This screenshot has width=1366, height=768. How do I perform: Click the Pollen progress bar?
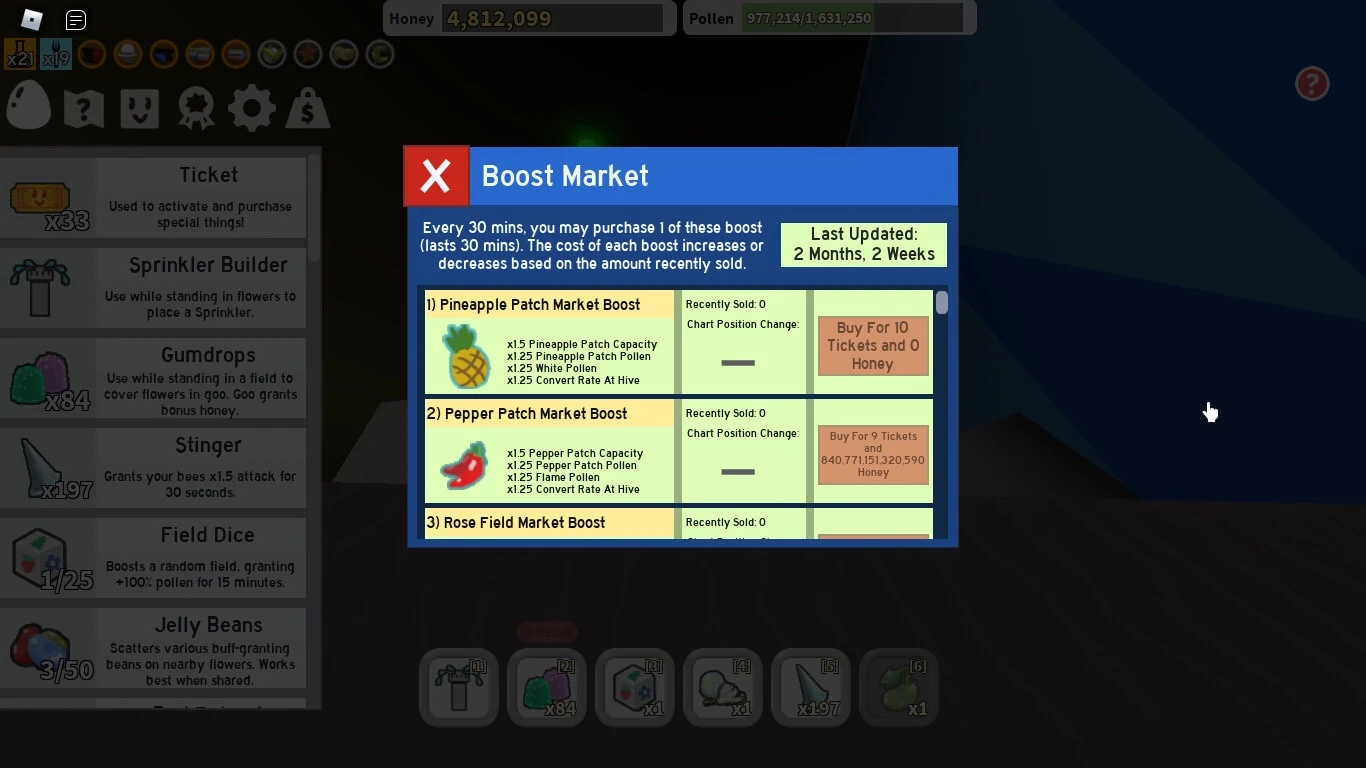[x=853, y=18]
